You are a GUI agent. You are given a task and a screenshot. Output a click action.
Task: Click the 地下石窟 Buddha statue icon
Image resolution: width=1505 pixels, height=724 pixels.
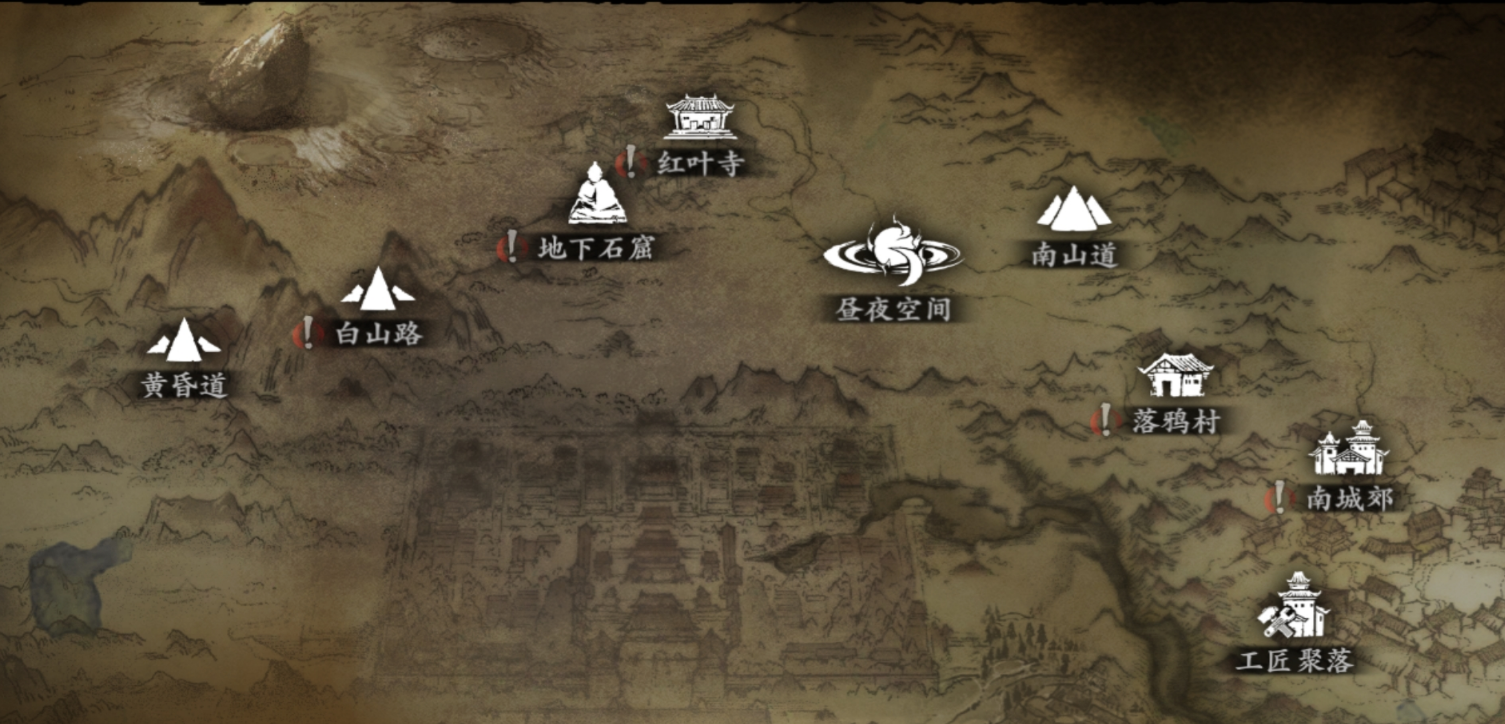click(x=597, y=204)
